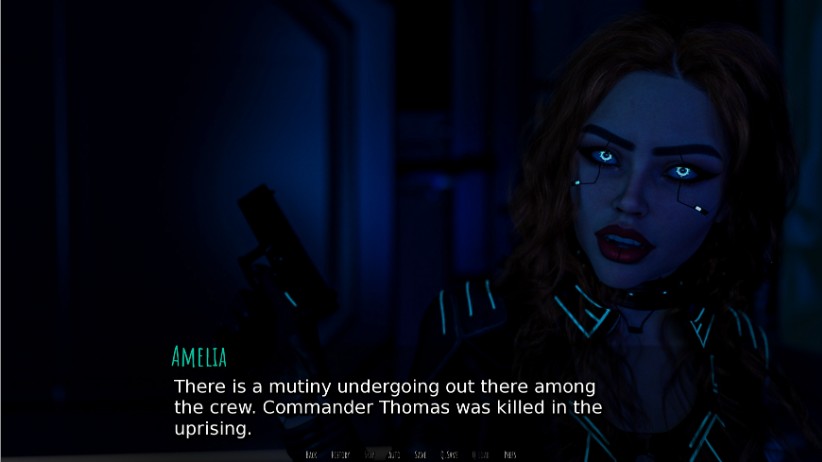This screenshot has height=462, width=822.
Task: Open the Save game screen
Action: [x=421, y=455]
